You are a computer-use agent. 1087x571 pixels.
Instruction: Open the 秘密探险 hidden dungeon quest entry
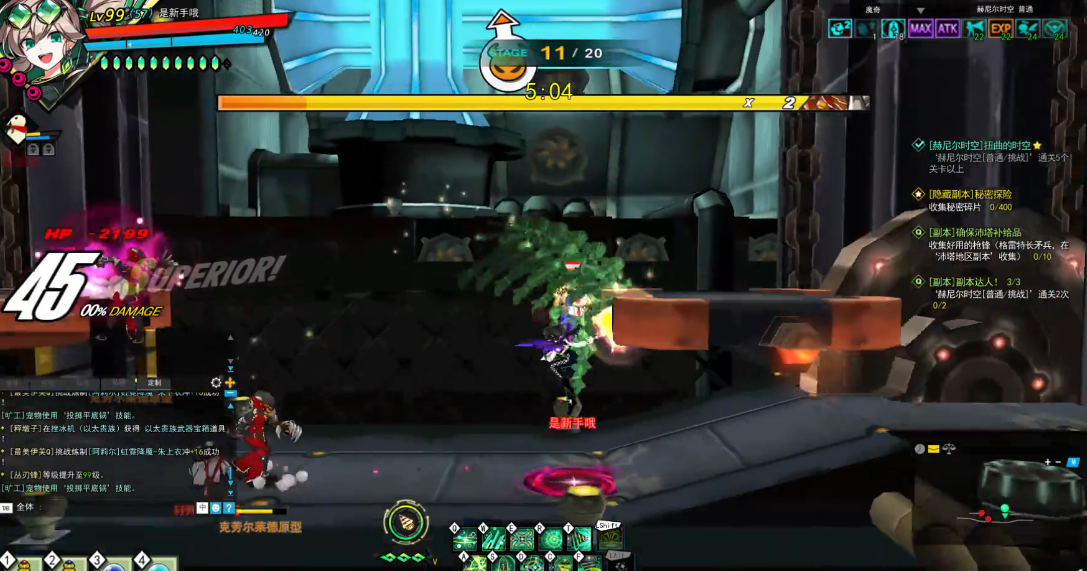coord(970,194)
